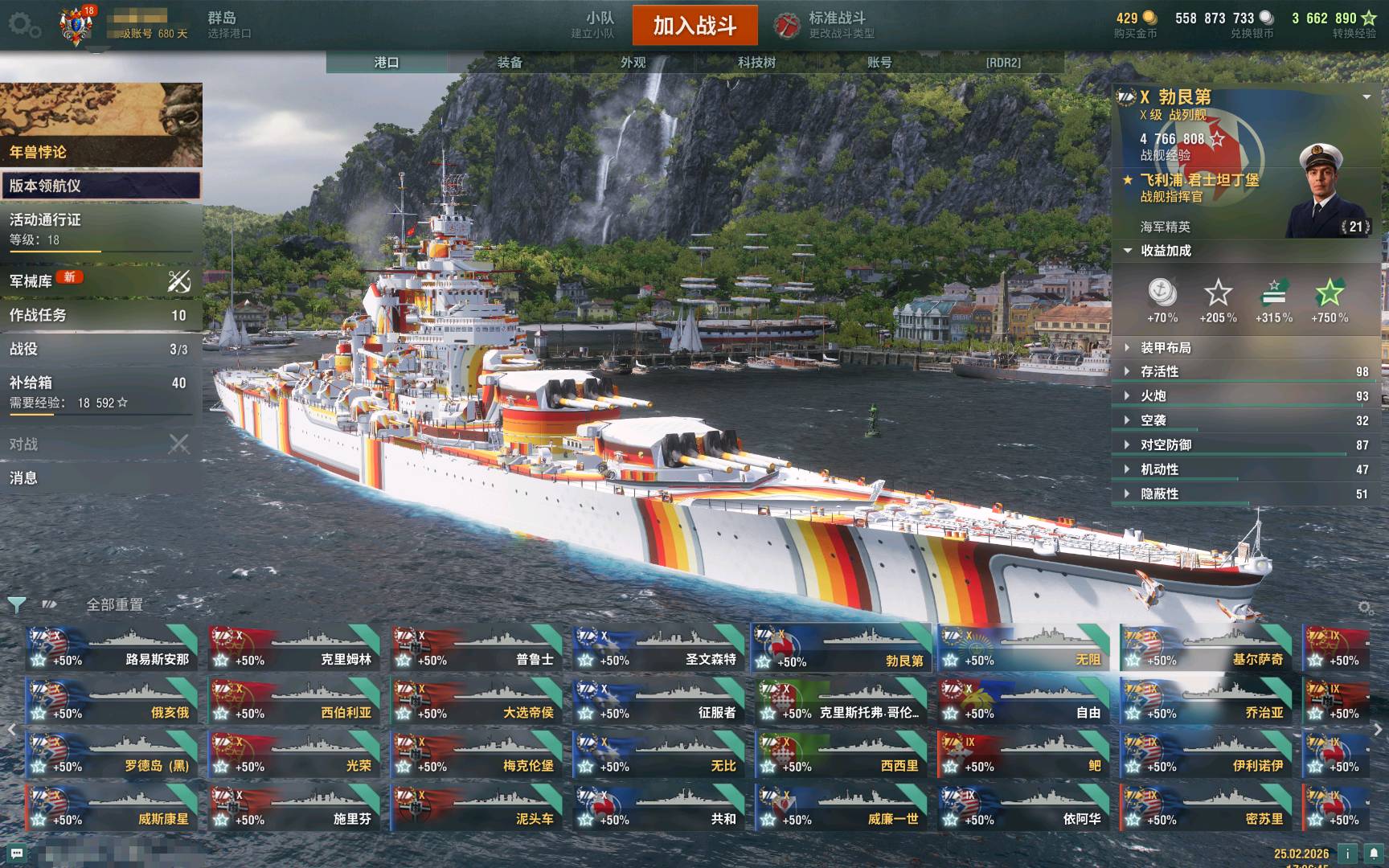
Task: Click the 加入战斗 battle button
Action: pyautogui.click(x=694, y=26)
